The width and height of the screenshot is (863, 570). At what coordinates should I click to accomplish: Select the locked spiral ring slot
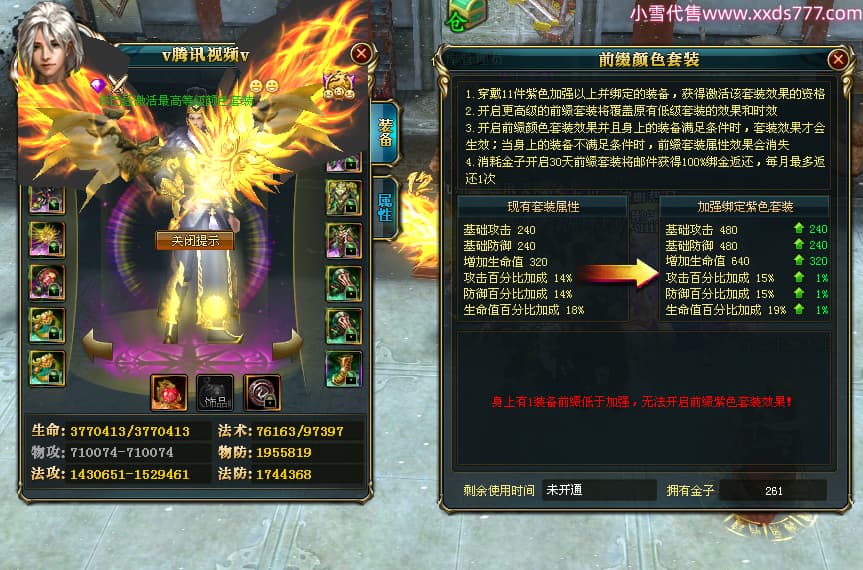click(x=262, y=393)
